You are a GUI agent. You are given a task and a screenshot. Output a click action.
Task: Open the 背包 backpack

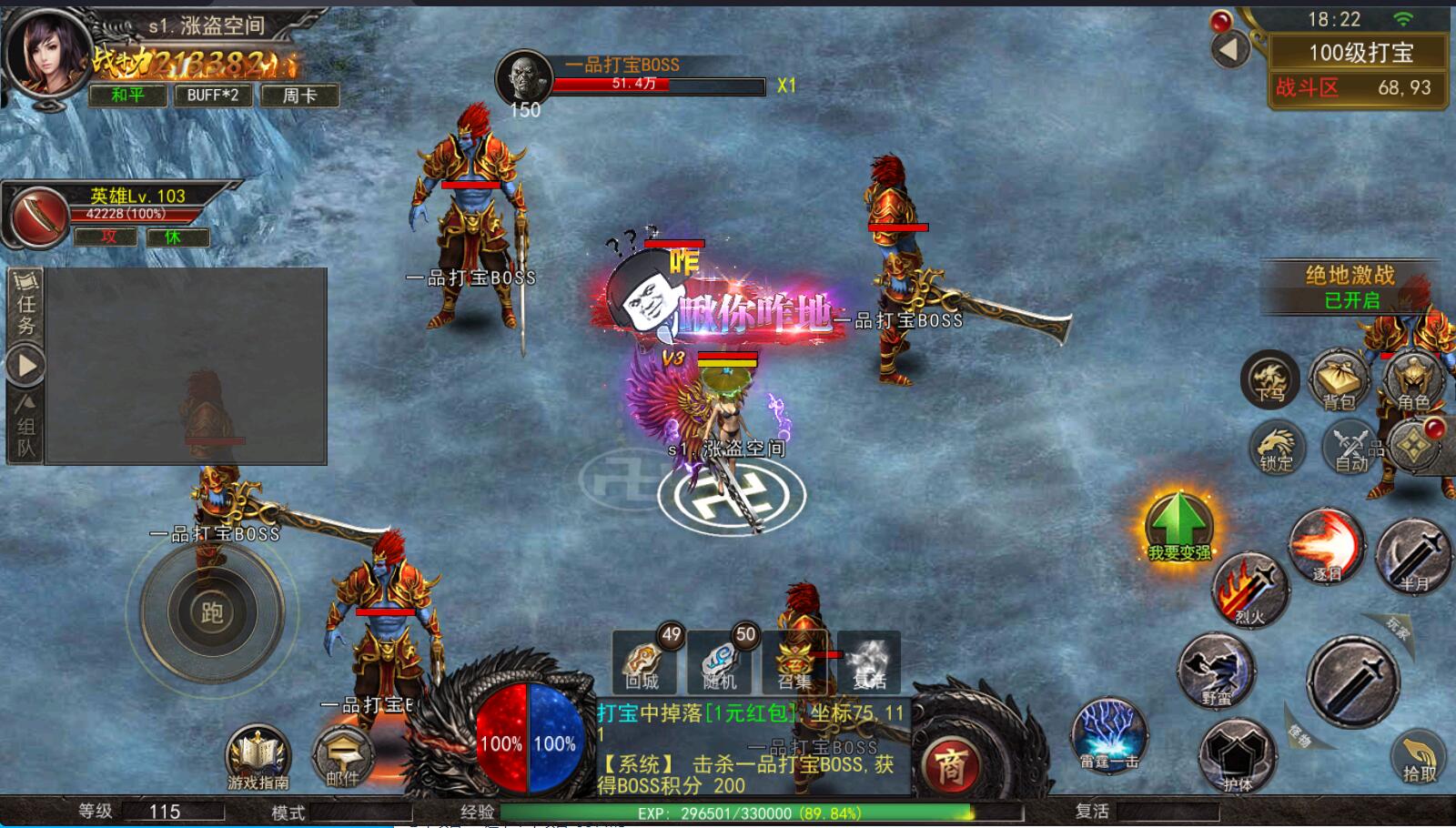[x=1338, y=380]
